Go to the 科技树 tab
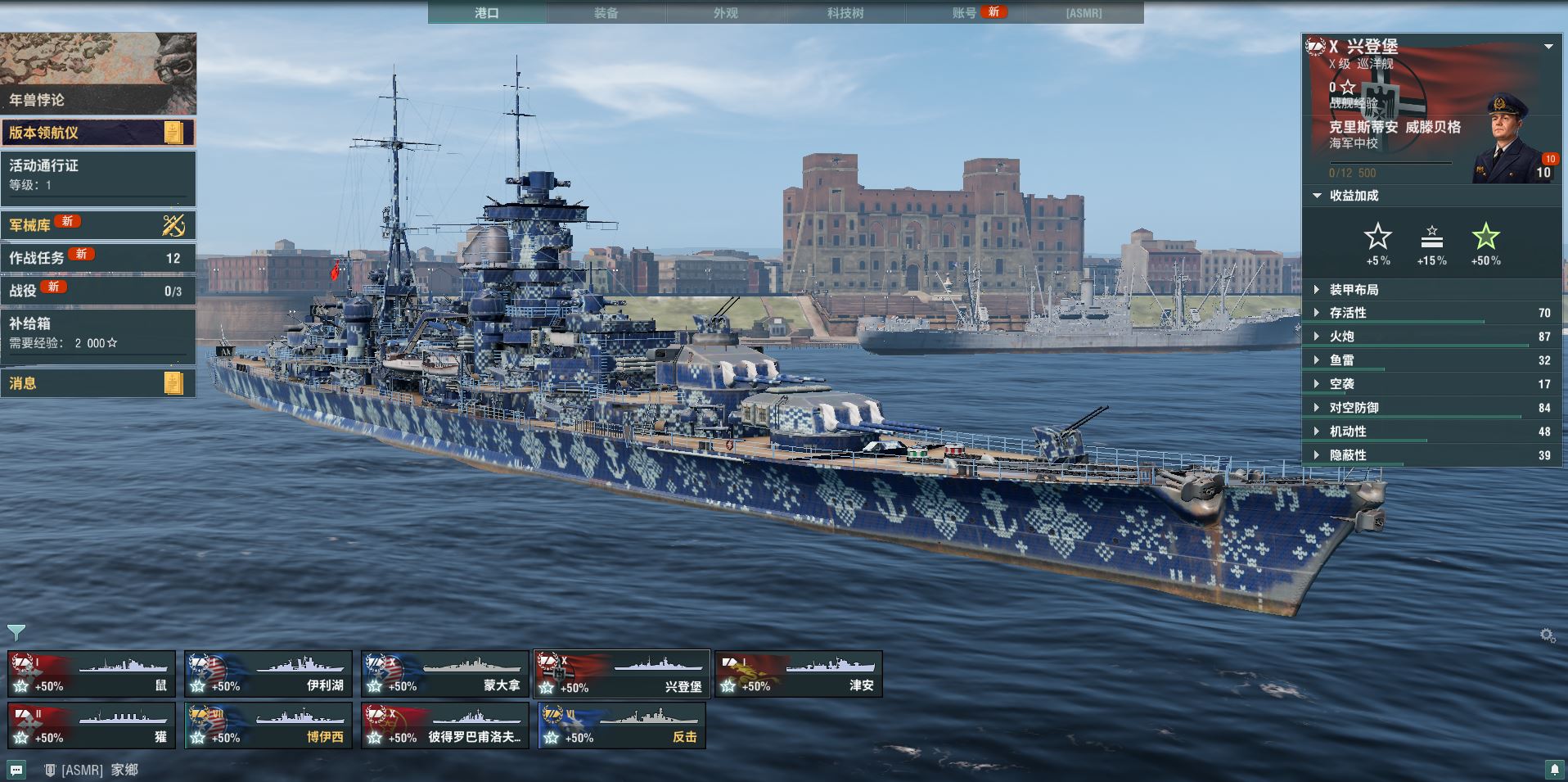 845,12
